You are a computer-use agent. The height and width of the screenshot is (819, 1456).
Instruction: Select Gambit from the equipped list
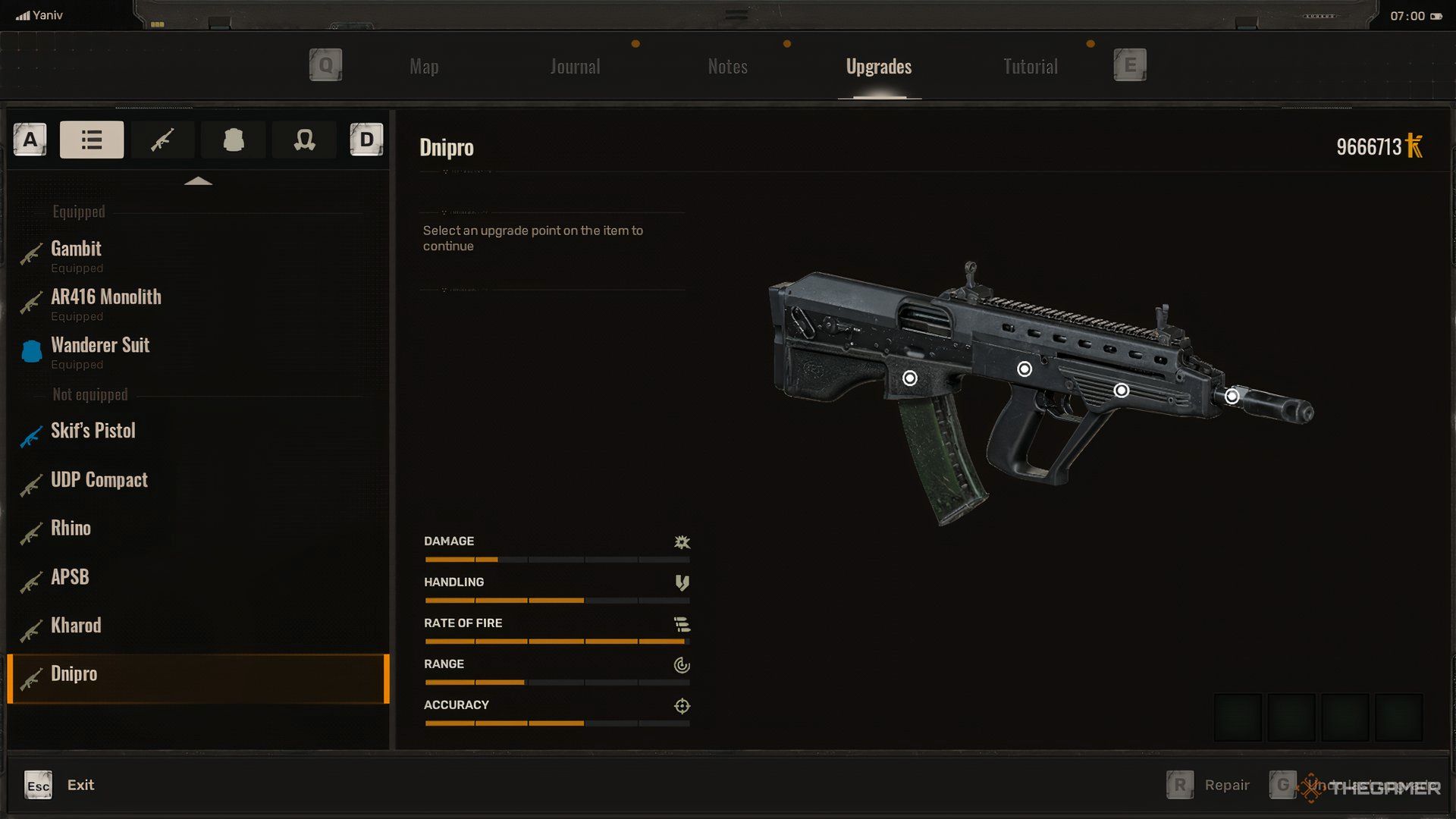coord(76,249)
